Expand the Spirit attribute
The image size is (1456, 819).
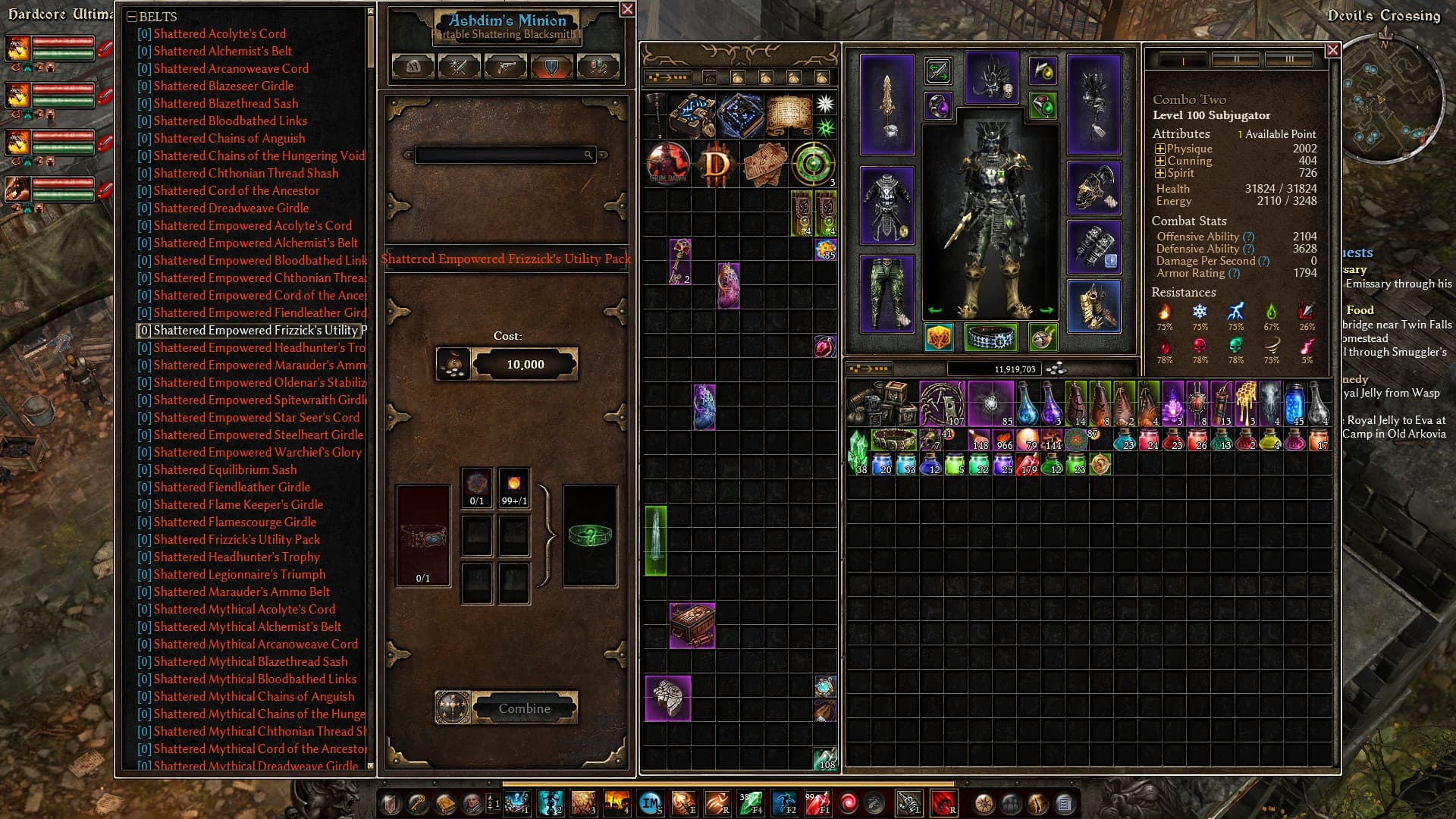coord(1159,173)
